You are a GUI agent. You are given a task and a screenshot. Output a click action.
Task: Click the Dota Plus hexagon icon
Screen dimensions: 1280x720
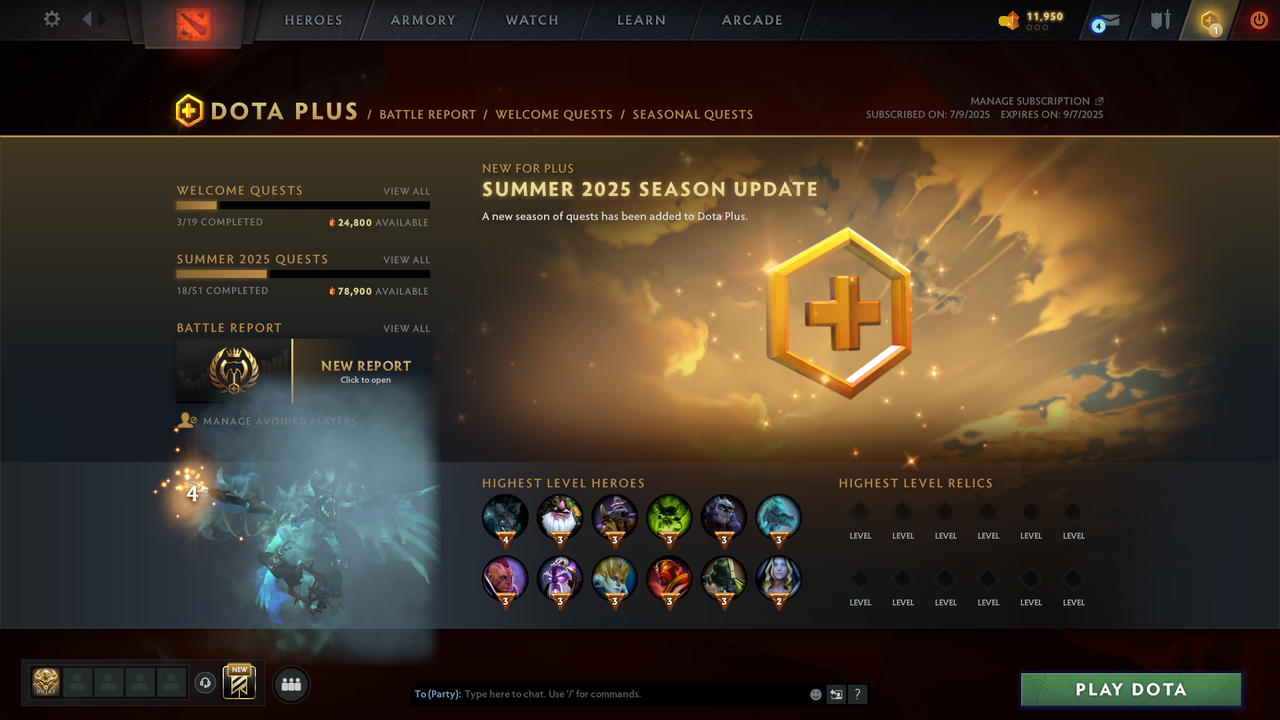click(1209, 20)
